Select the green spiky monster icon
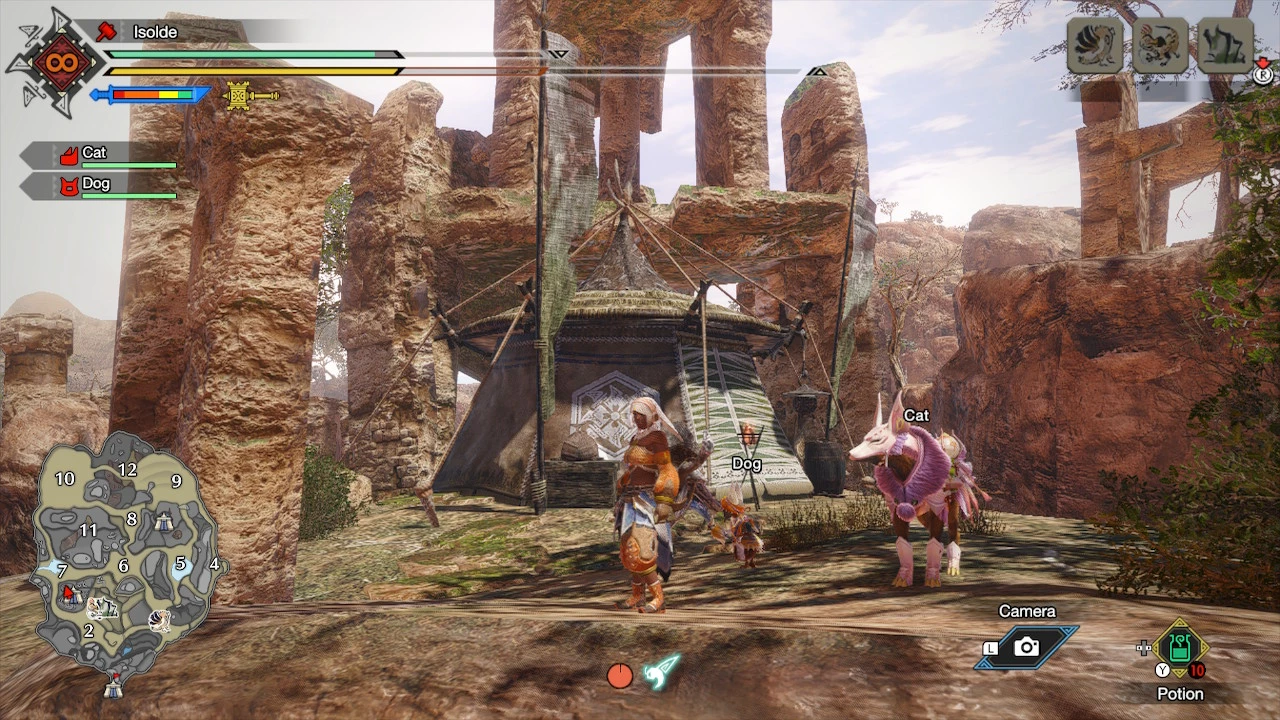The width and height of the screenshot is (1280, 720). pyautogui.click(x=1226, y=45)
